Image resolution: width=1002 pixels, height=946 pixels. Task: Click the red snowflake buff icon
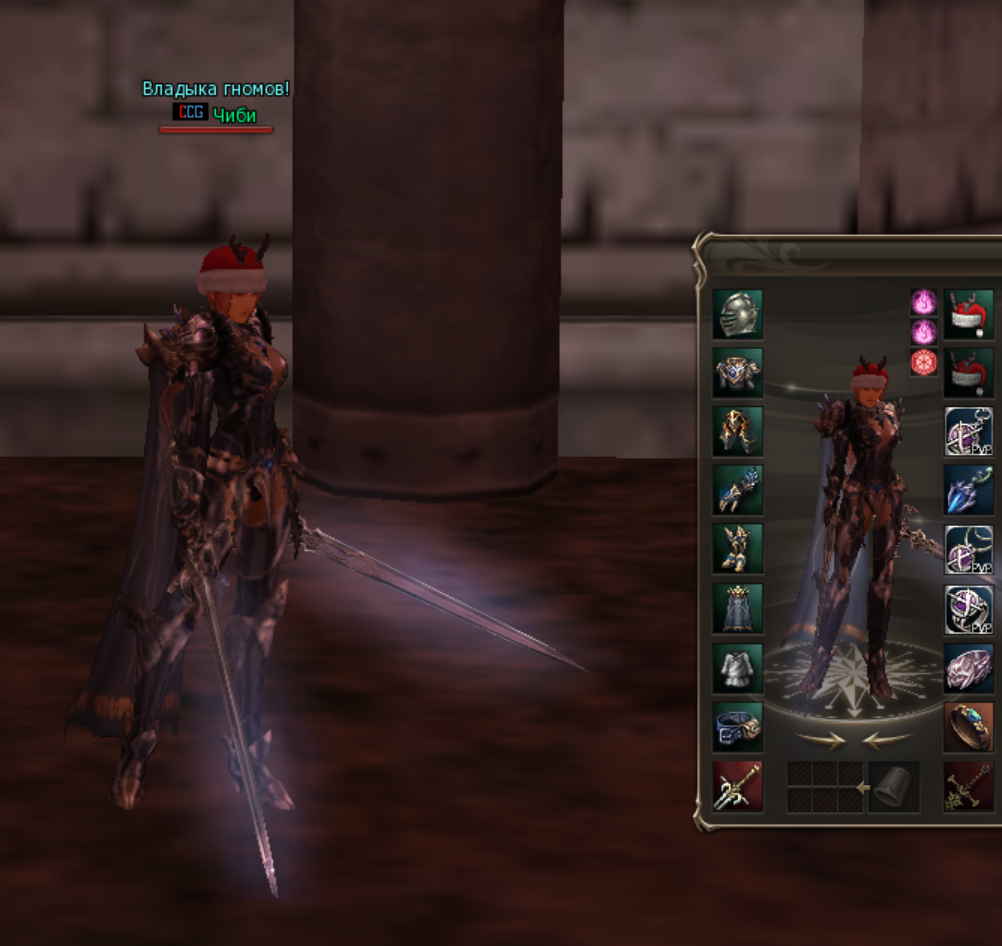click(x=923, y=362)
